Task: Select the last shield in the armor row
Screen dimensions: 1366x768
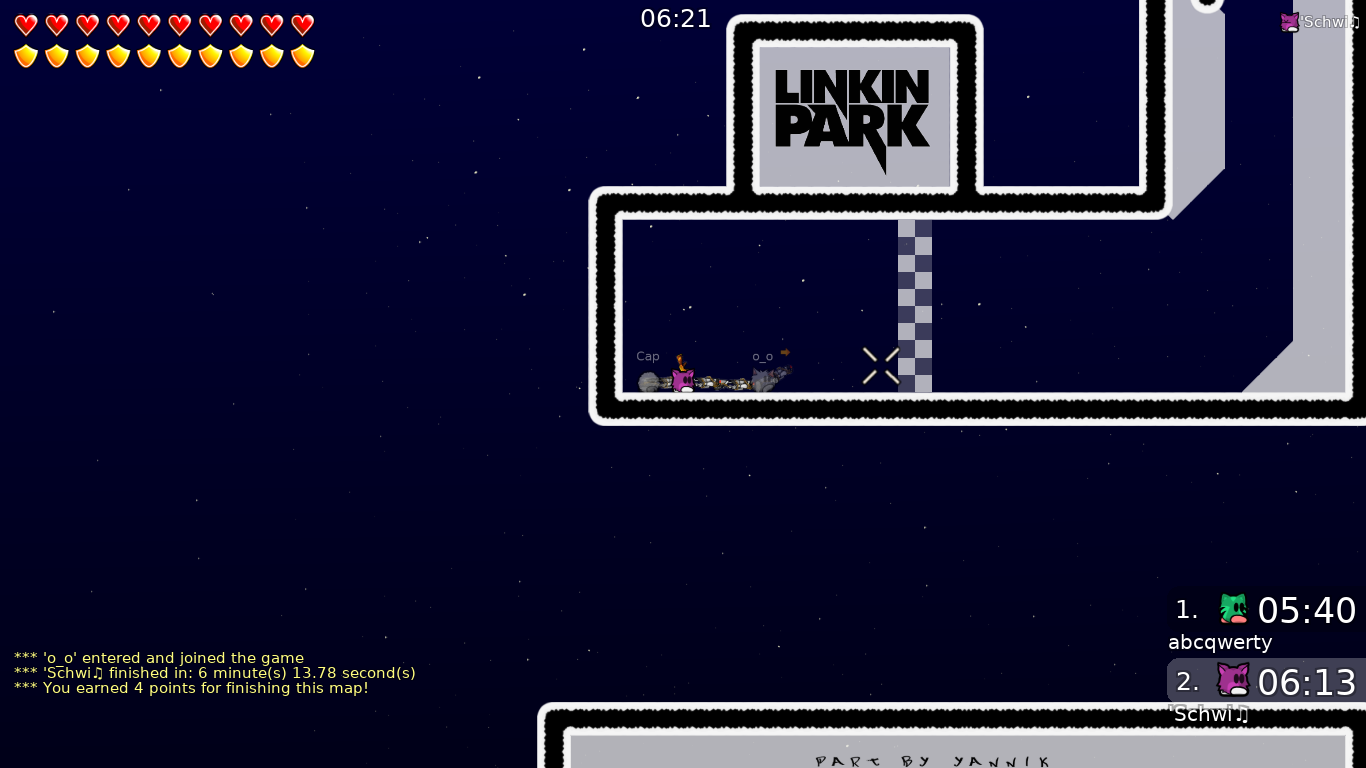Action: (x=302, y=56)
